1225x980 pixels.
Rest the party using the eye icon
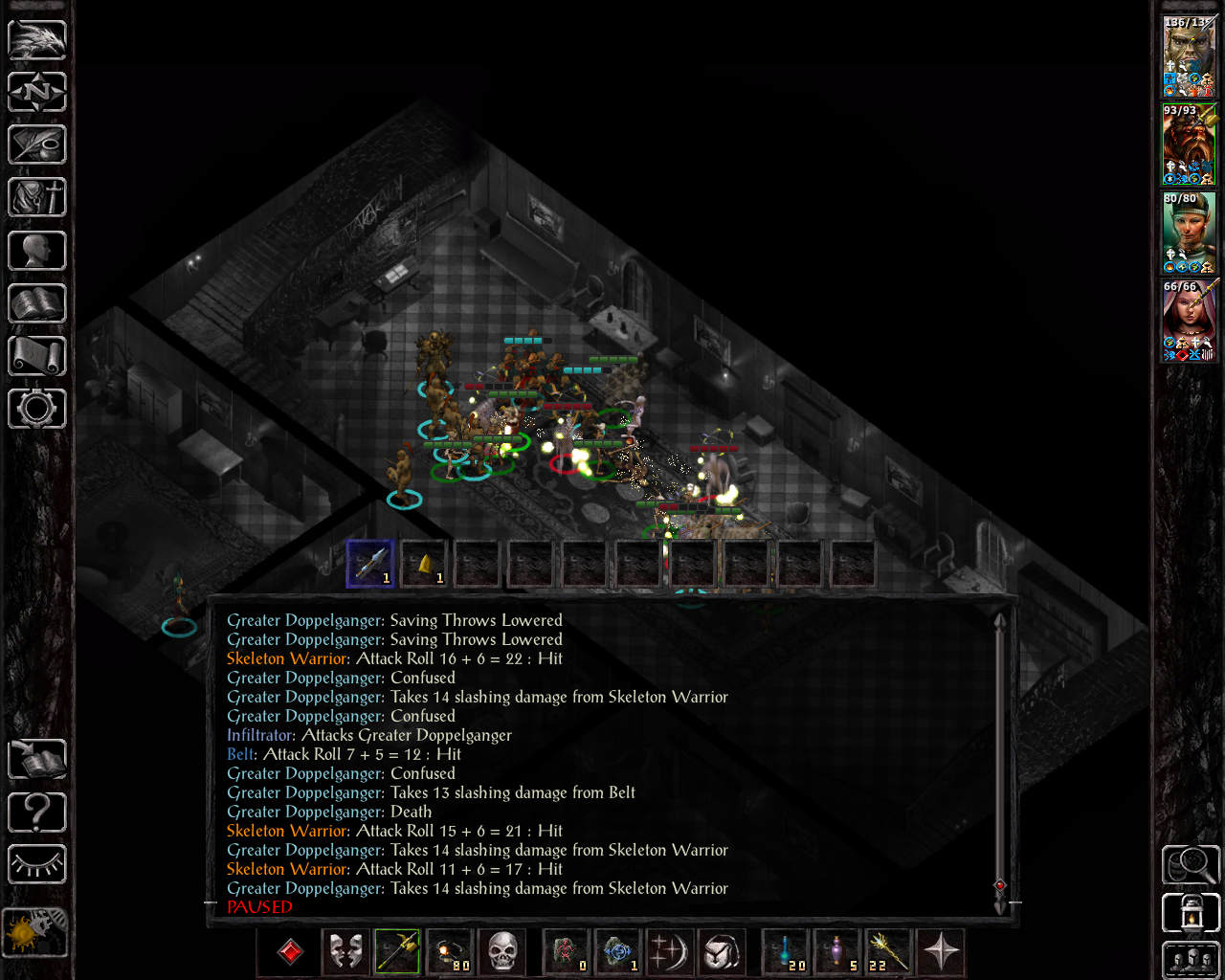pos(36,864)
